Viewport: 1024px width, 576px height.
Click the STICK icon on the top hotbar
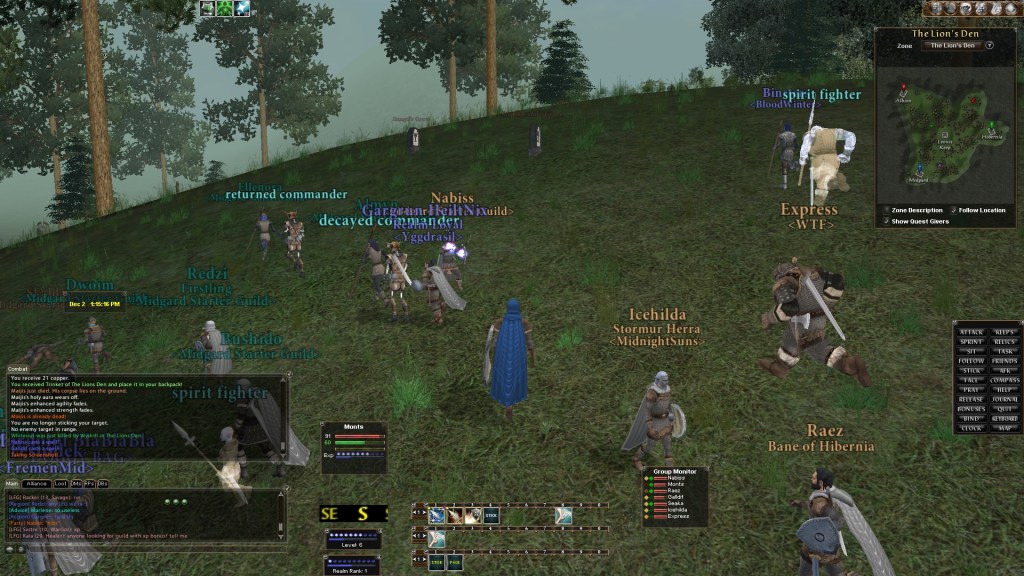click(x=491, y=516)
